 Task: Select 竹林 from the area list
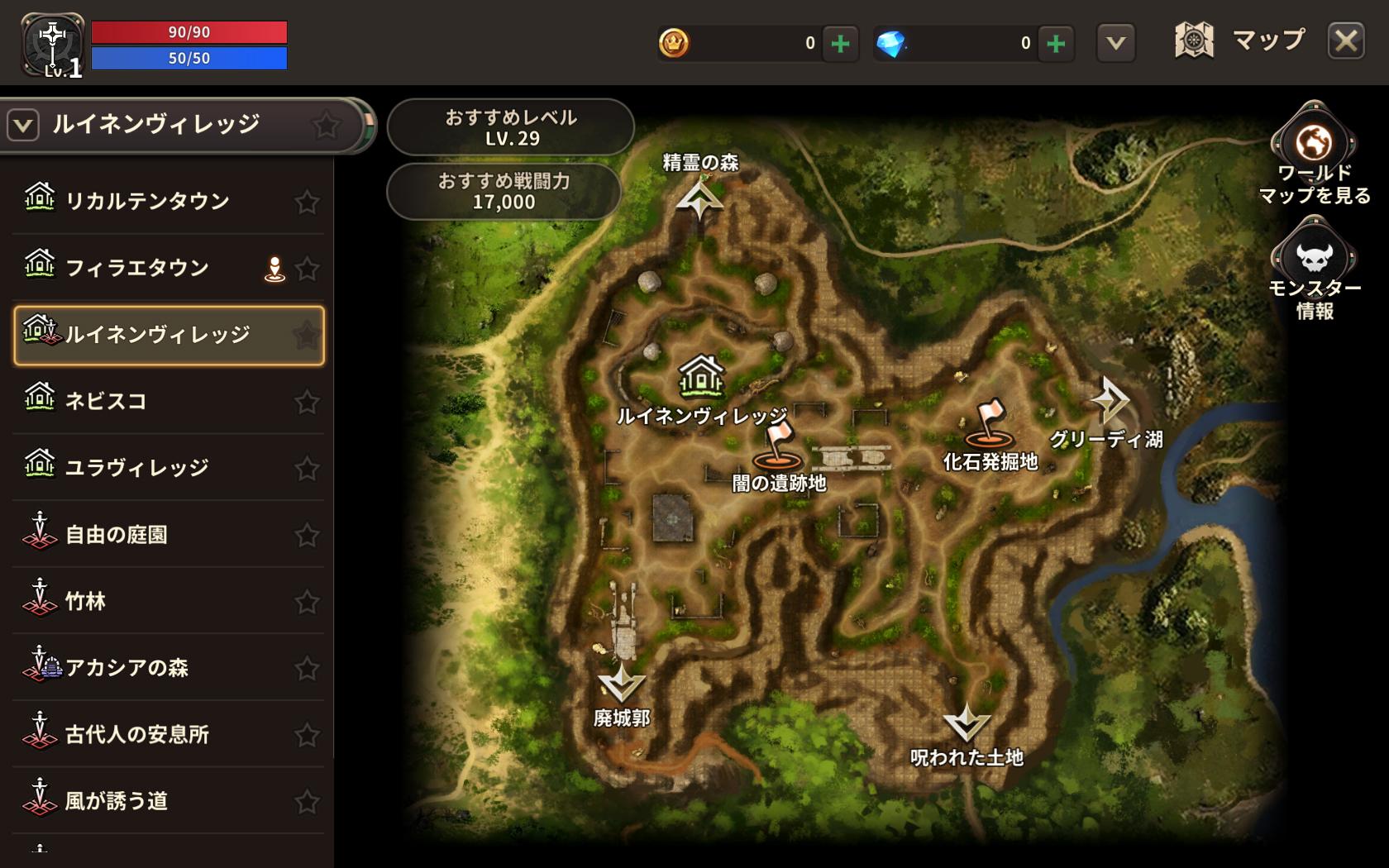click(86, 601)
